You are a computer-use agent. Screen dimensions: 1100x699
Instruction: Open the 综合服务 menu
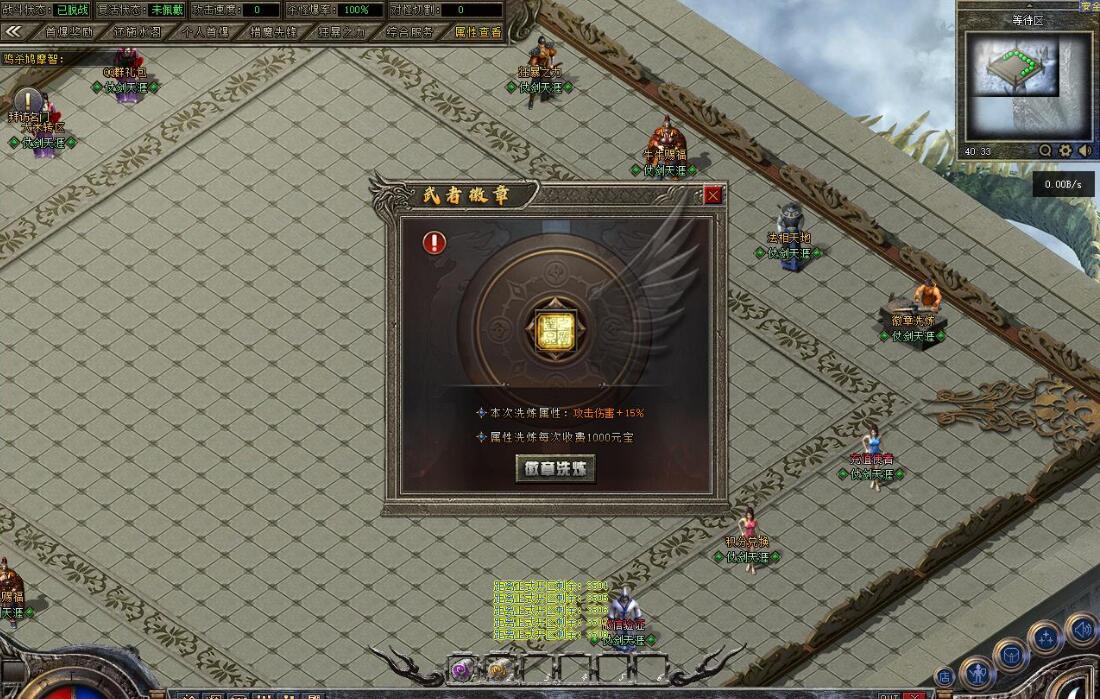point(410,32)
